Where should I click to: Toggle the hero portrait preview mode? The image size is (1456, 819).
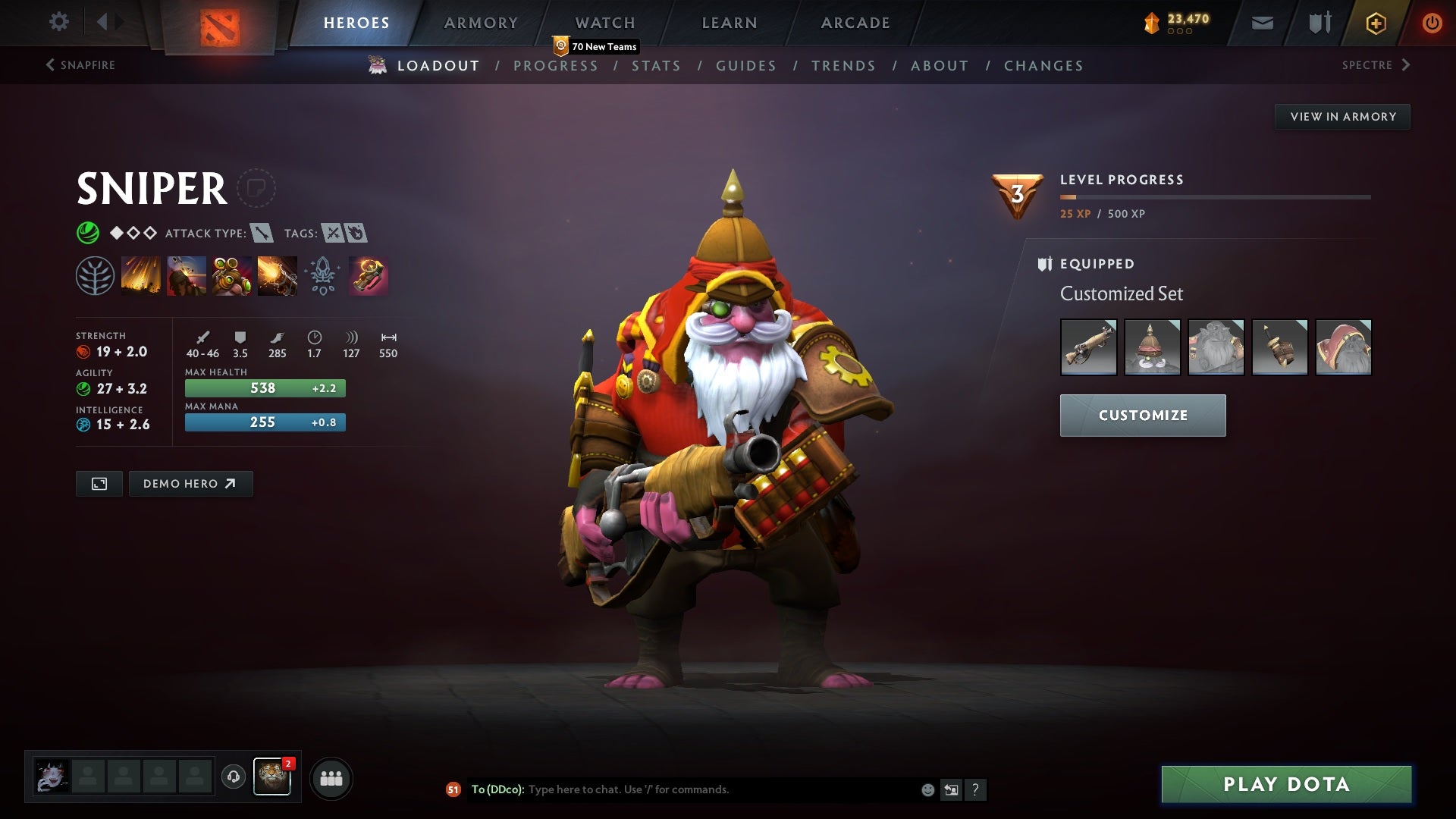coord(99,483)
